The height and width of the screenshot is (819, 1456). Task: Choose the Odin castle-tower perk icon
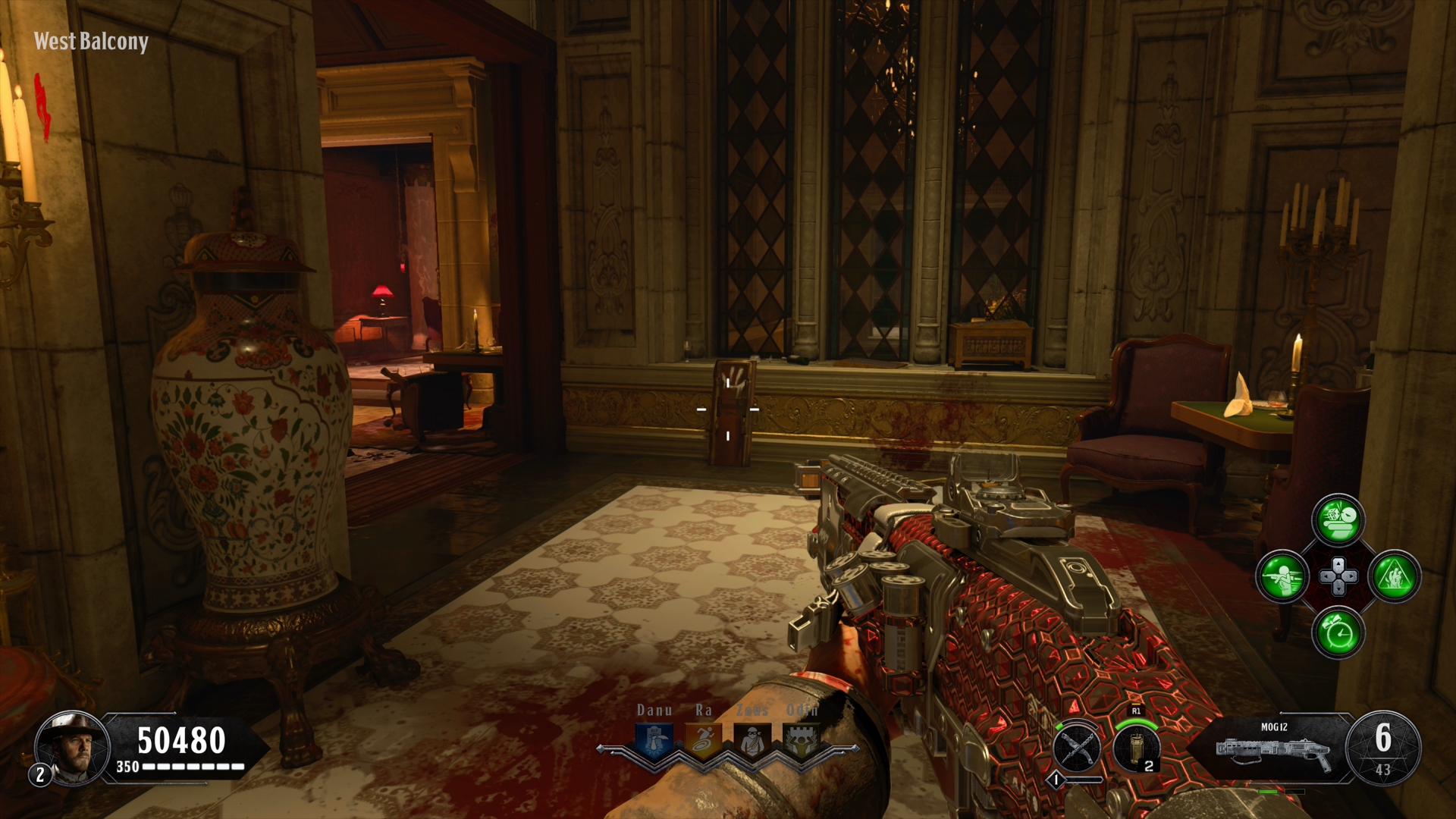click(x=802, y=740)
